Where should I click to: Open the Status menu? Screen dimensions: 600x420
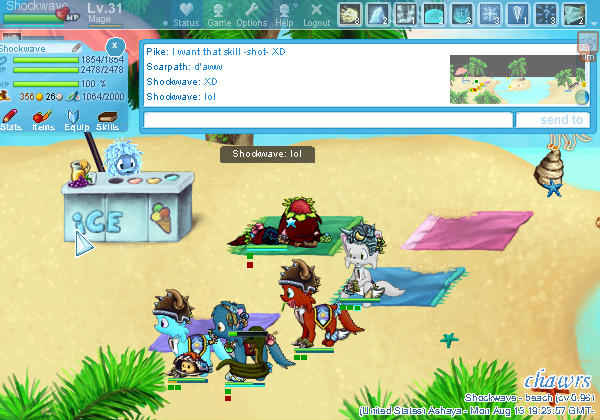pyautogui.click(x=185, y=14)
